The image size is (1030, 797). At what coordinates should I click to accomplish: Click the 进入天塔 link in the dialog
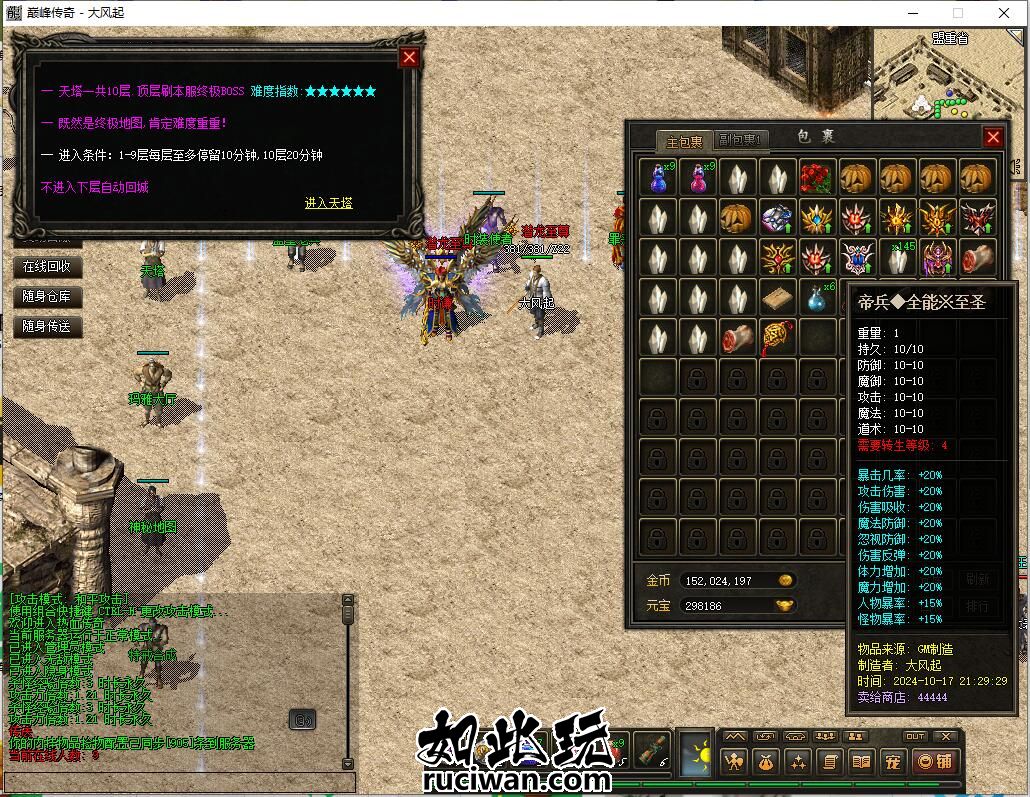328,203
